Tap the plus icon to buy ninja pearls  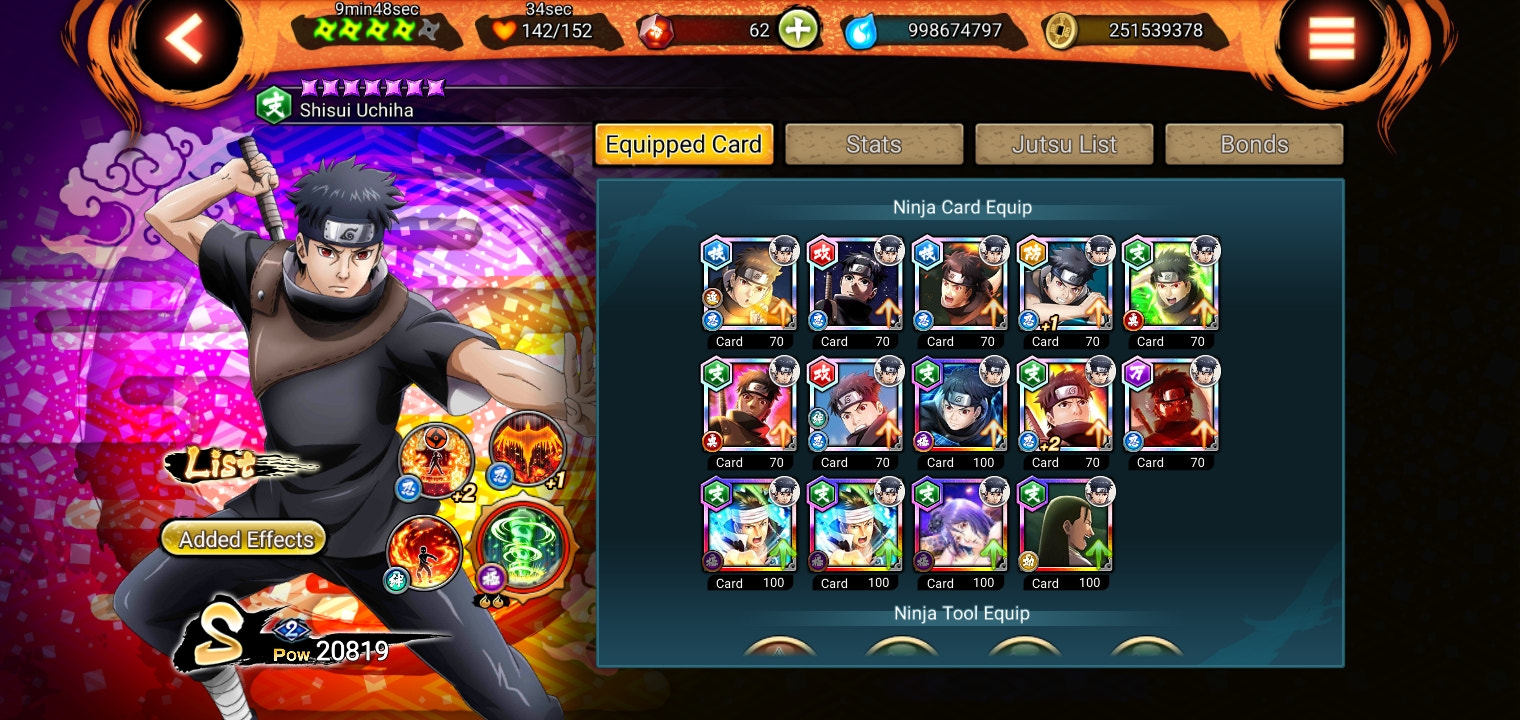797,29
